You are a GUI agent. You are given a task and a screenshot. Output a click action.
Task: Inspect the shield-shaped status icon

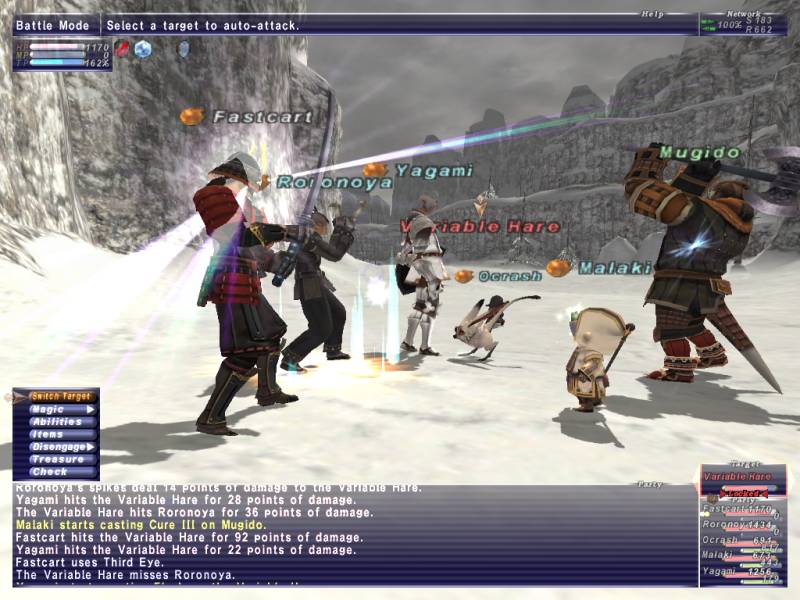(182, 48)
